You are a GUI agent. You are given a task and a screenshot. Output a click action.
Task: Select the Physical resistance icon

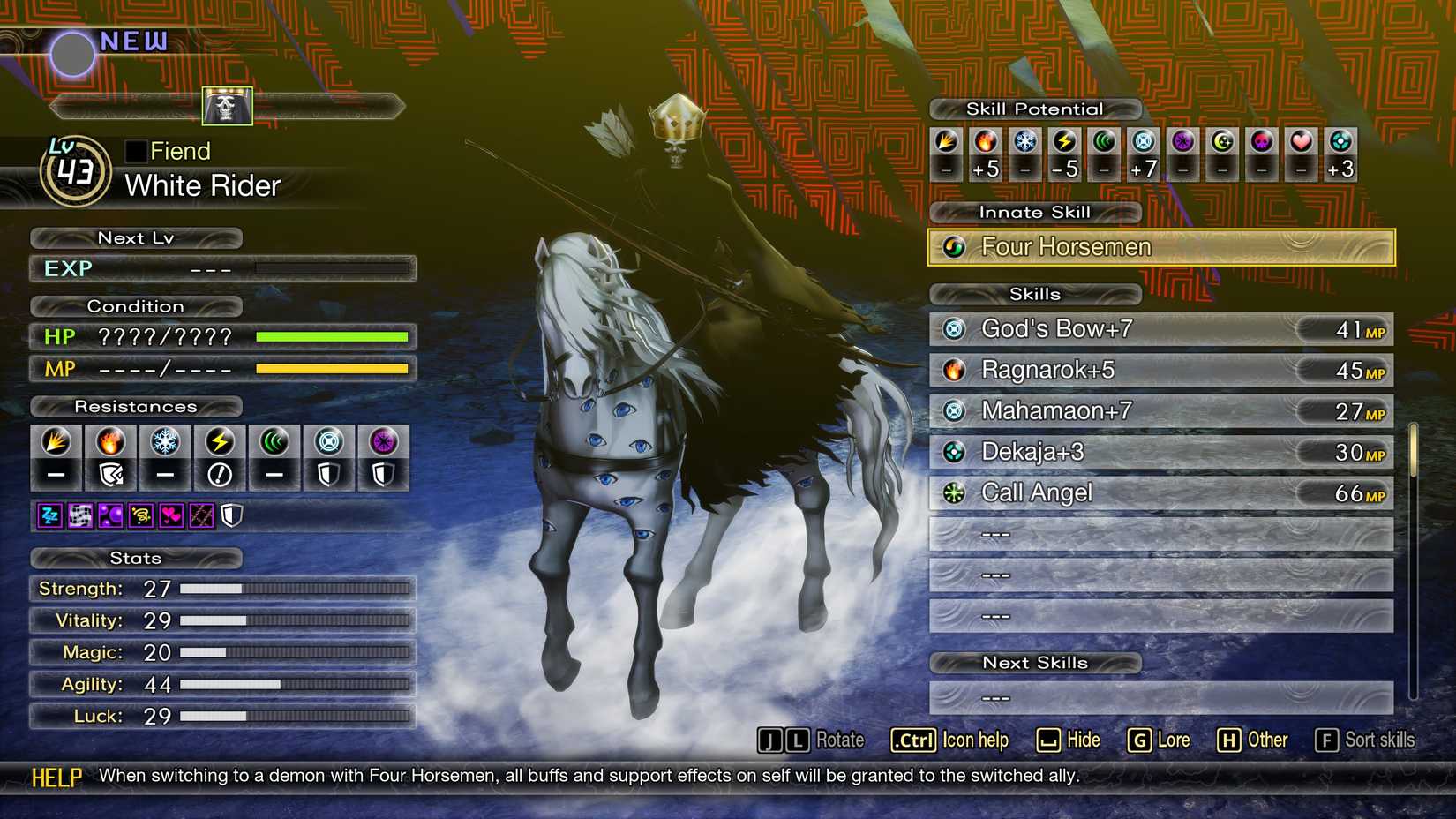[56, 441]
